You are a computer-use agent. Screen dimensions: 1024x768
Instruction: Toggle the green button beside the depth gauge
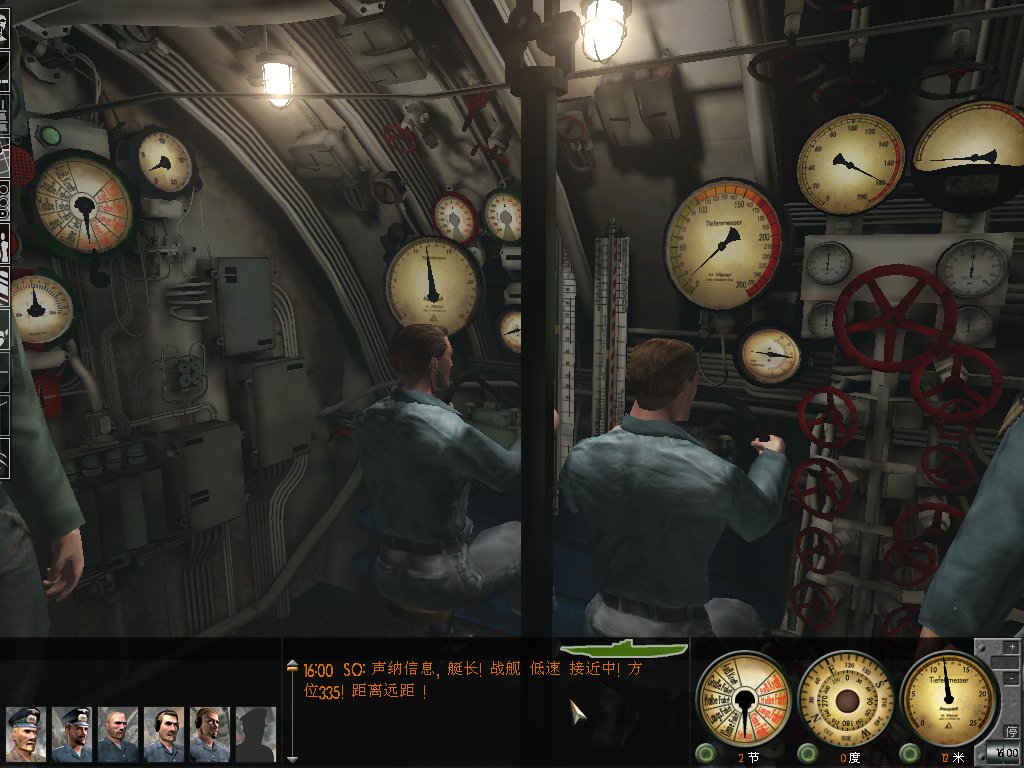click(910, 753)
